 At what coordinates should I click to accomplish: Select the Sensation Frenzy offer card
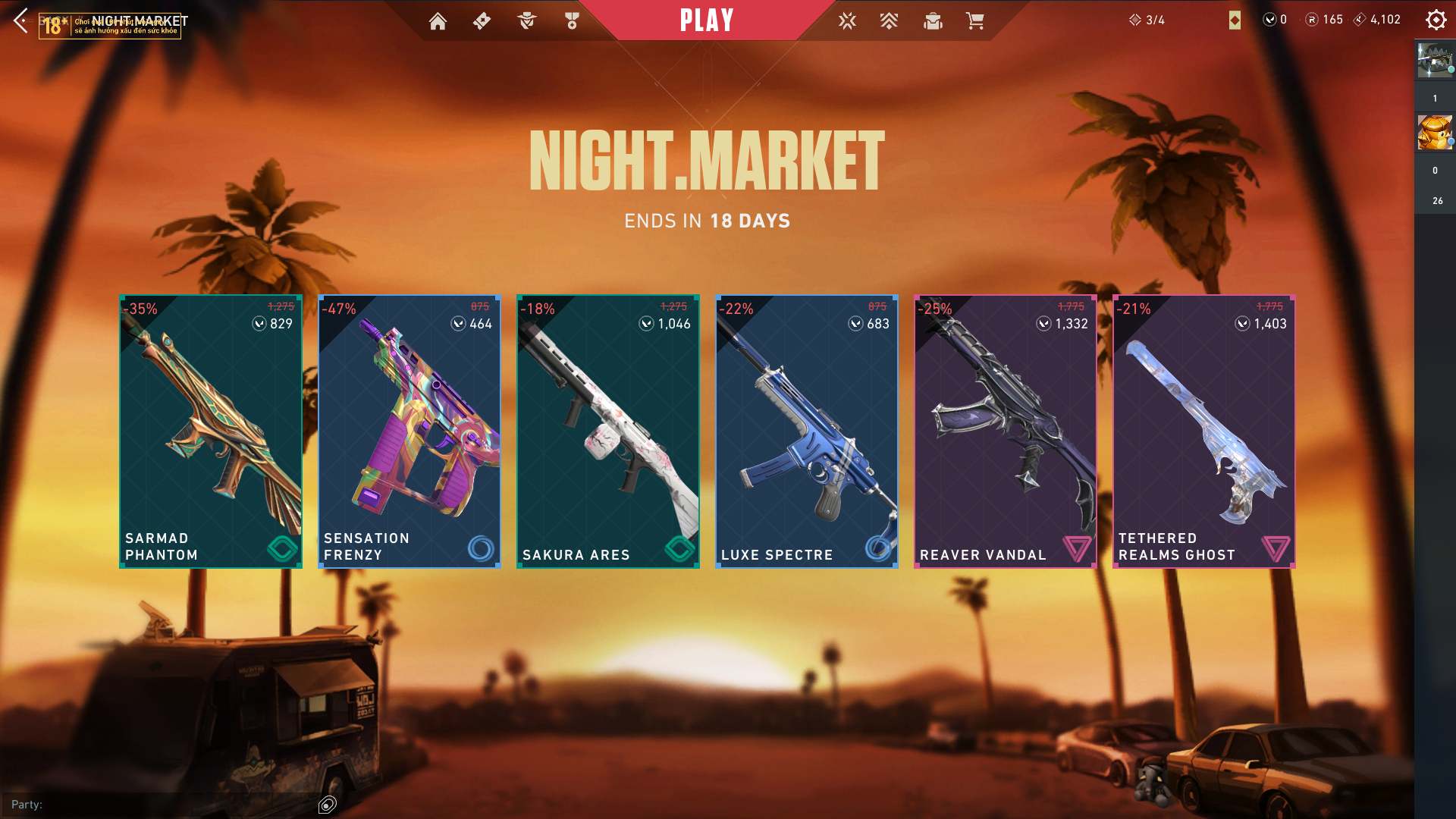(409, 431)
